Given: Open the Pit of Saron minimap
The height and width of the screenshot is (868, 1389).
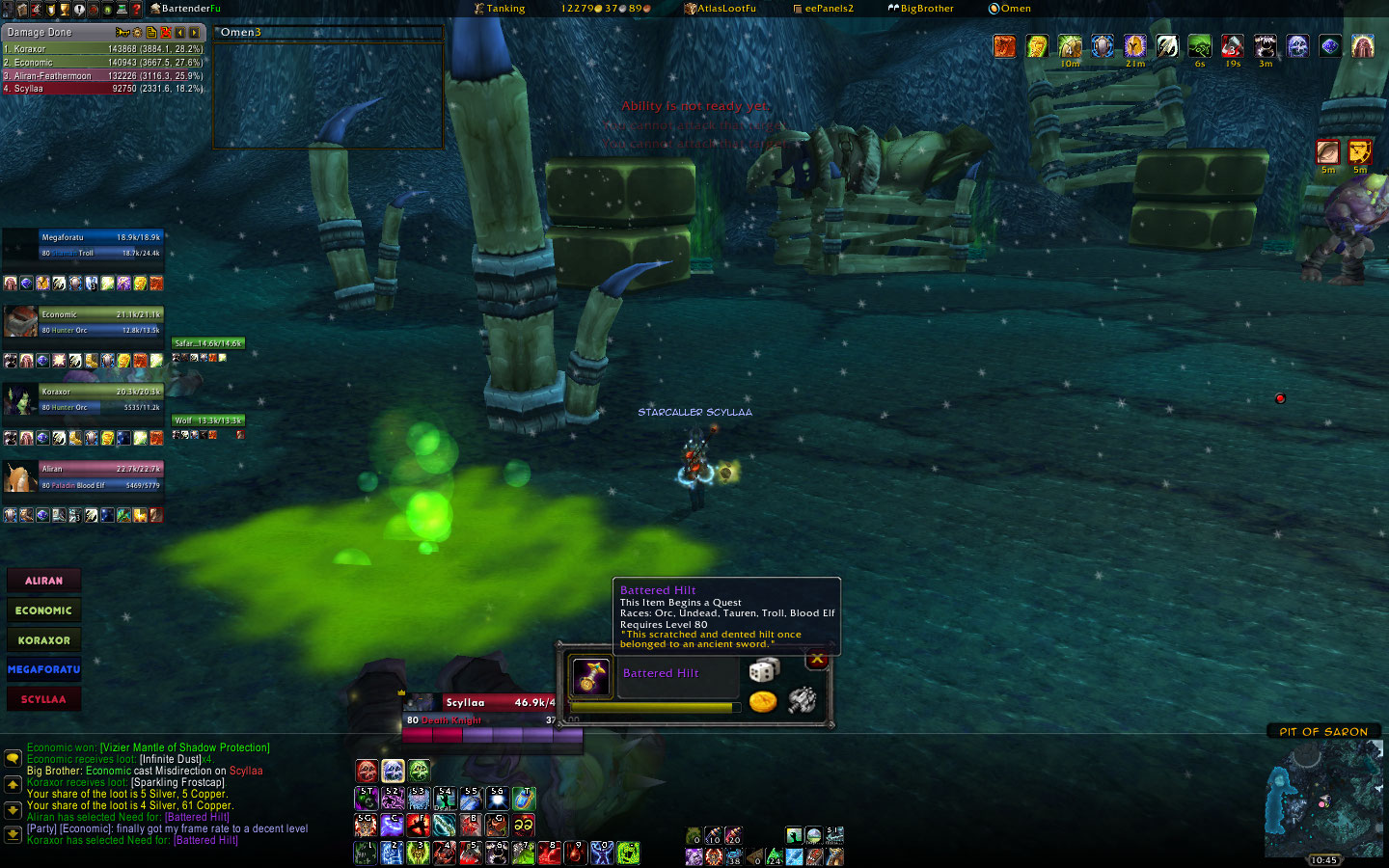Looking at the screenshot, I should click(1323, 799).
